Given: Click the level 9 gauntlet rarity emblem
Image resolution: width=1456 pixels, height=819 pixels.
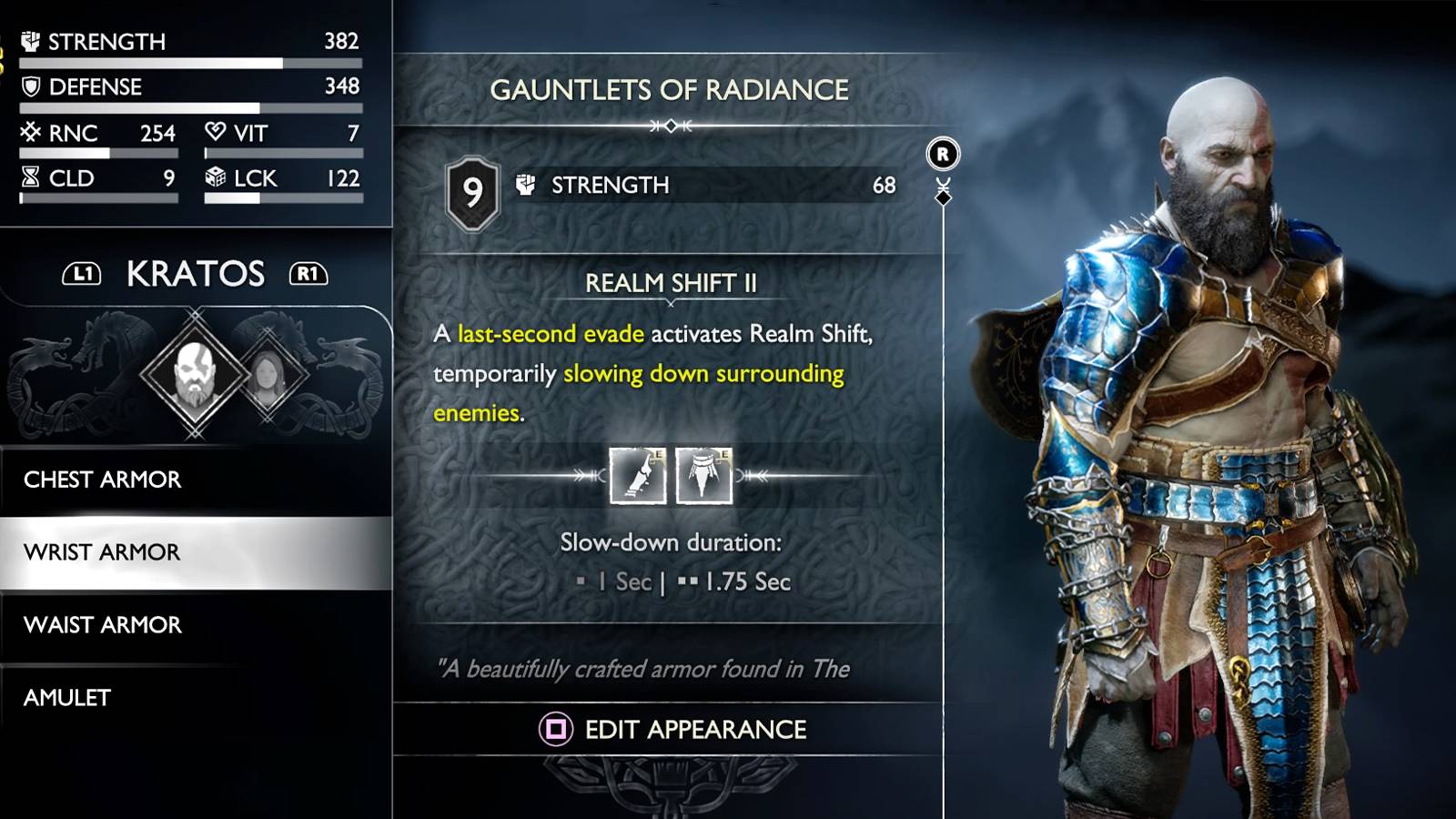Looking at the screenshot, I should (472, 188).
